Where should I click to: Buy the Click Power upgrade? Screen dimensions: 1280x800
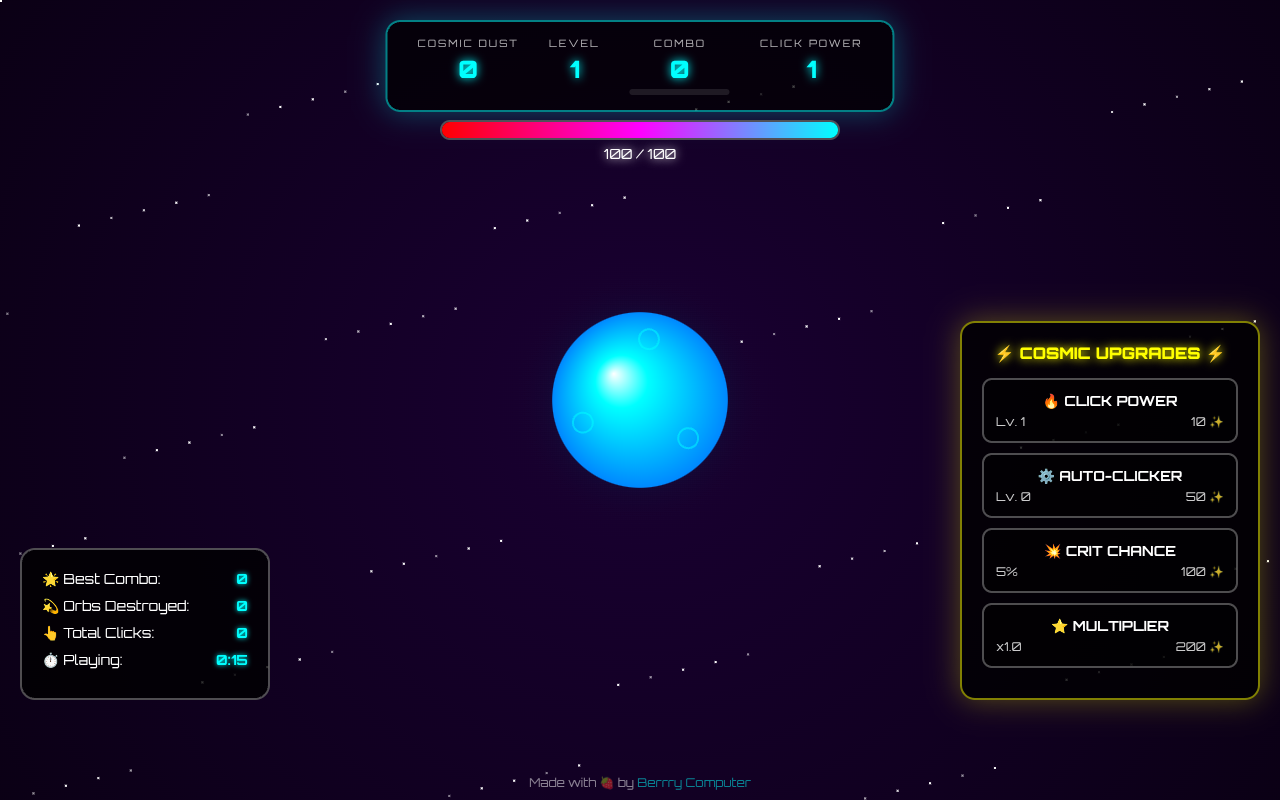1110,410
